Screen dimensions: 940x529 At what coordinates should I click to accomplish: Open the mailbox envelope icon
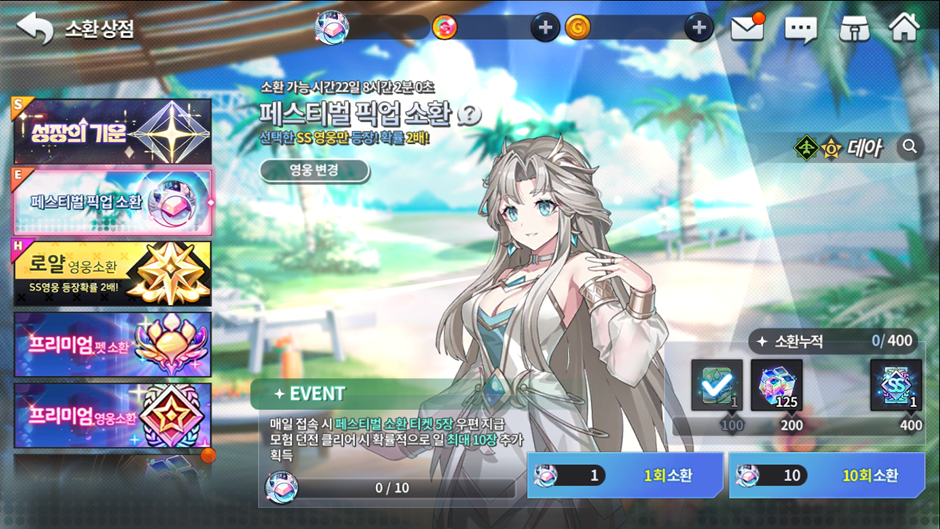(747, 28)
